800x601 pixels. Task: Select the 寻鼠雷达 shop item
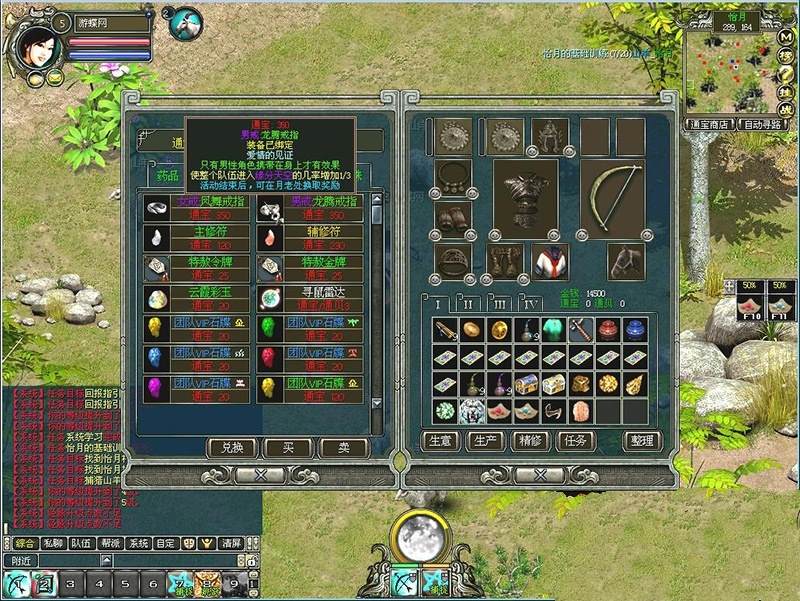[x=313, y=297]
